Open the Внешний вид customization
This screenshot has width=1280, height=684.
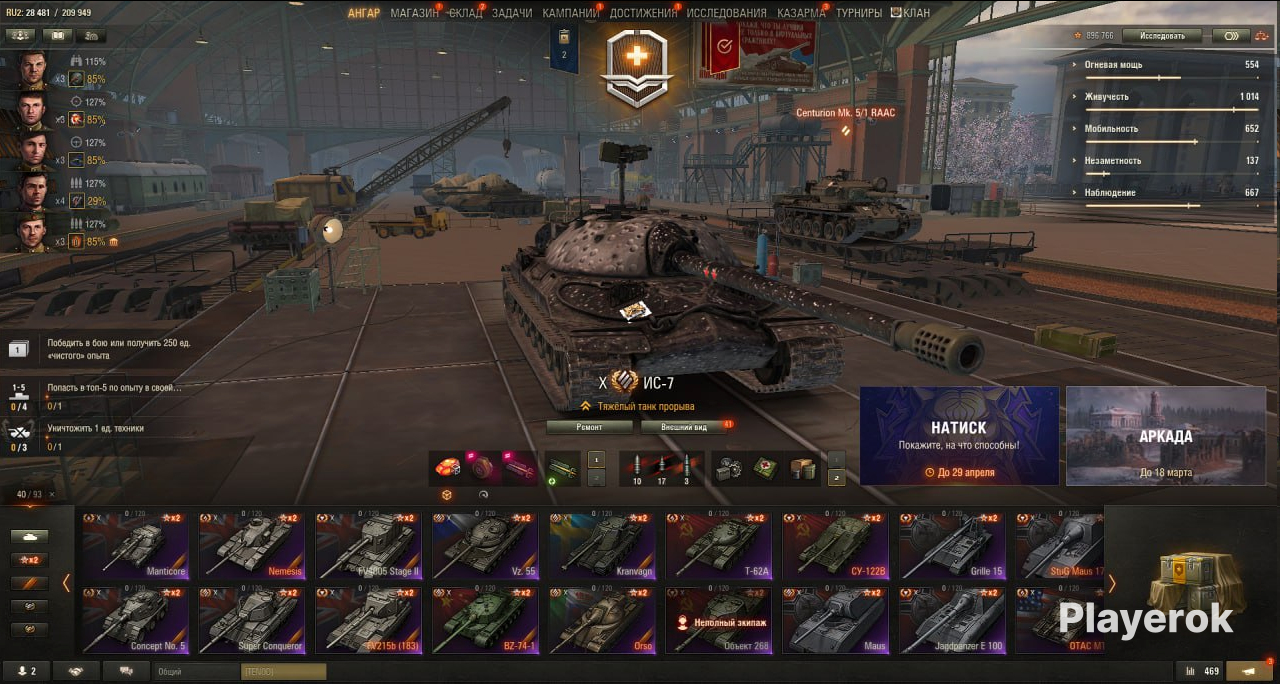(x=685, y=427)
